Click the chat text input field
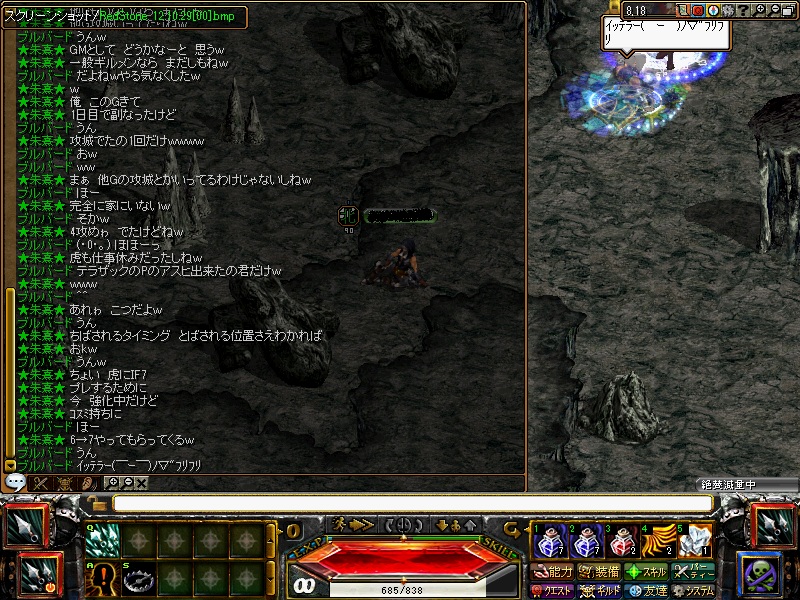800x600 pixels. pyautogui.click(x=412, y=503)
